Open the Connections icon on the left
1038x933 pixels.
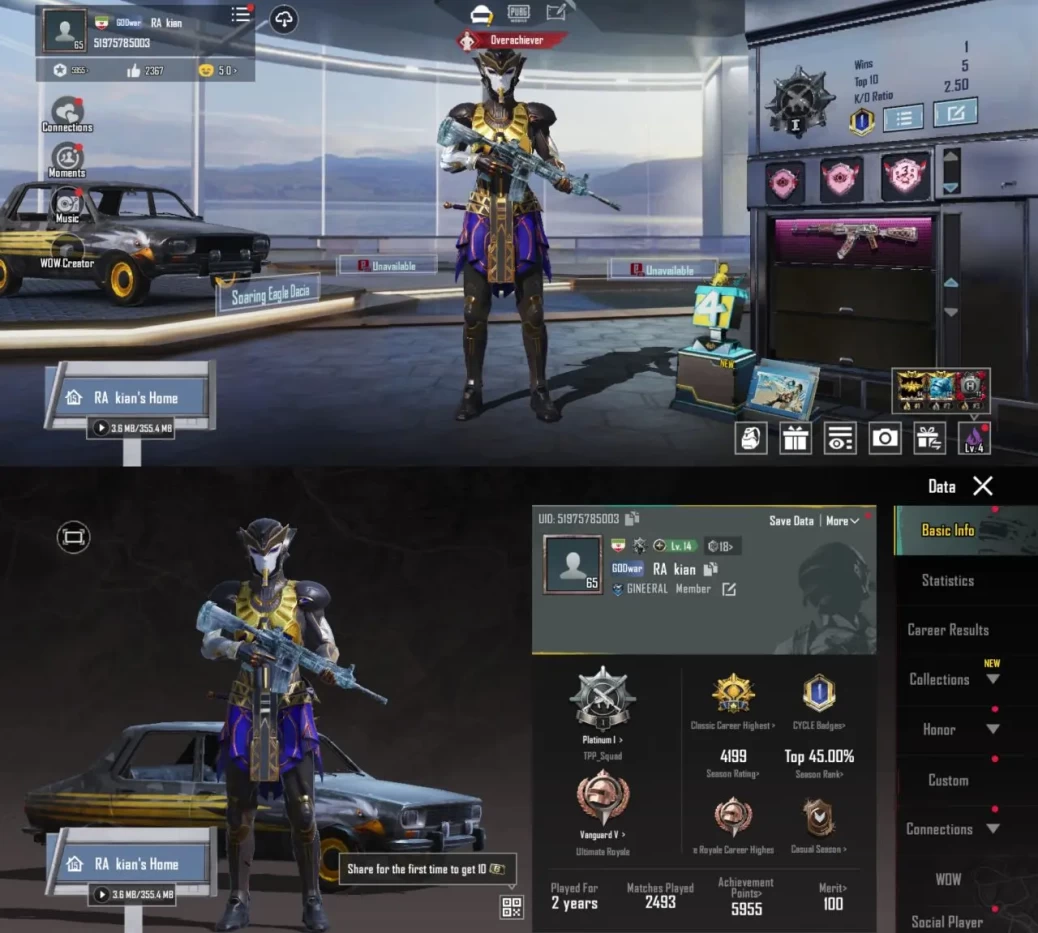(67, 112)
